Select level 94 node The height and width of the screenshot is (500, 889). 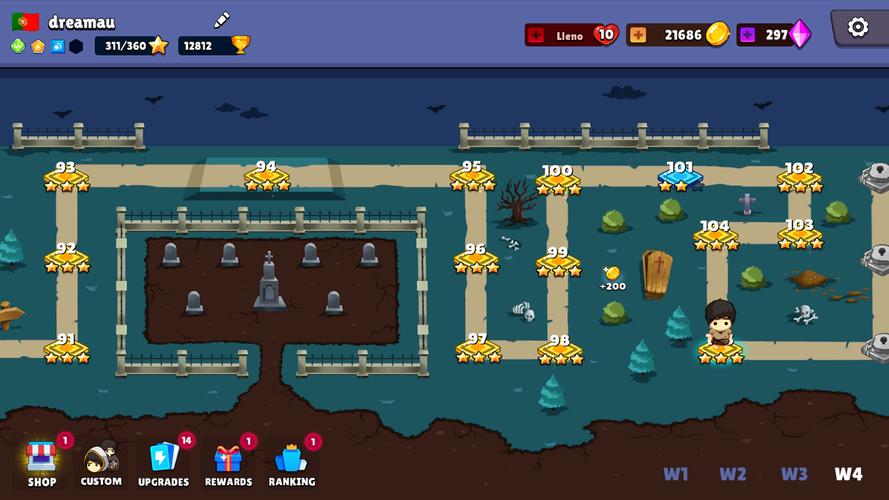click(x=267, y=178)
